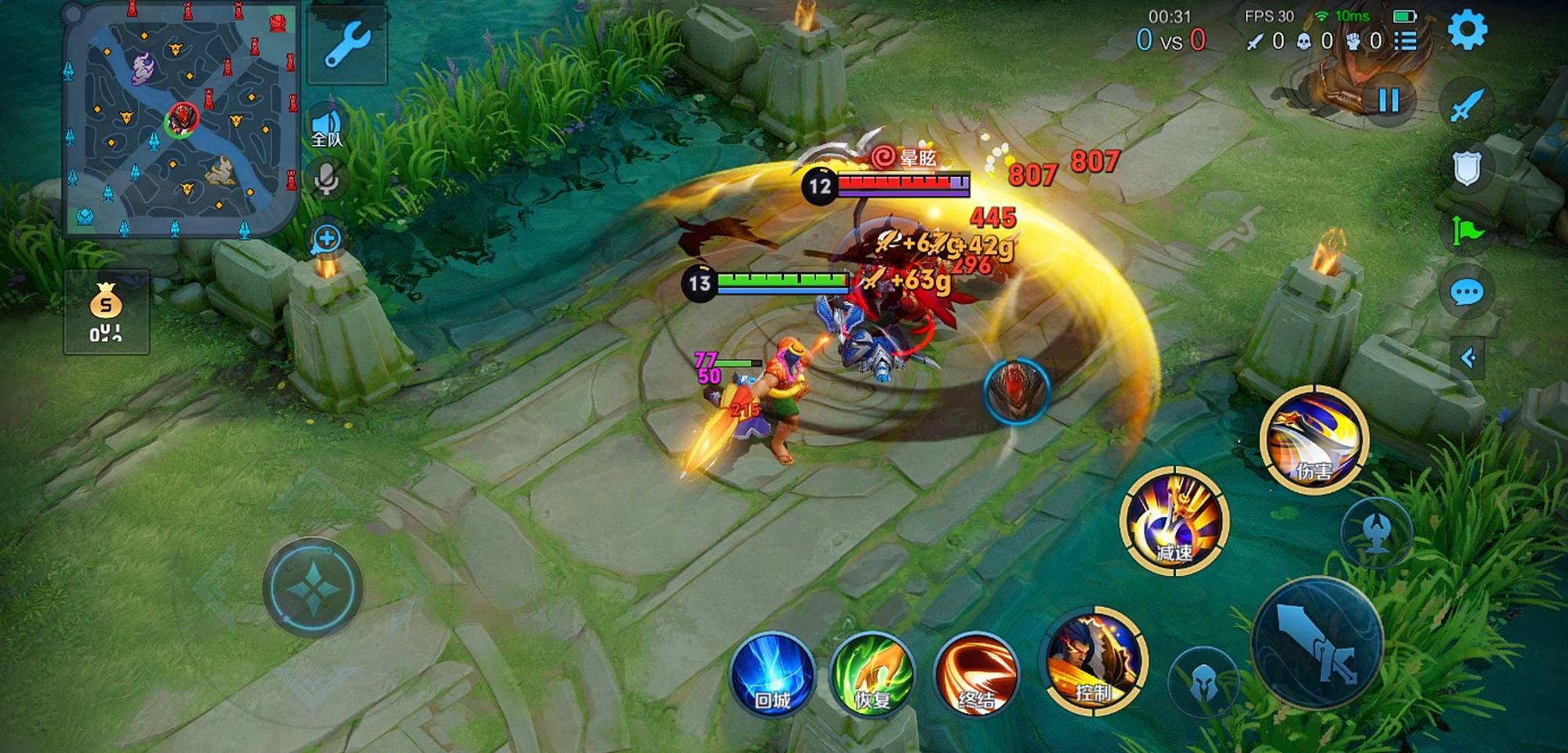Use the 恢复 recovery heal
This screenshot has height=753, width=1568.
pyautogui.click(x=873, y=674)
